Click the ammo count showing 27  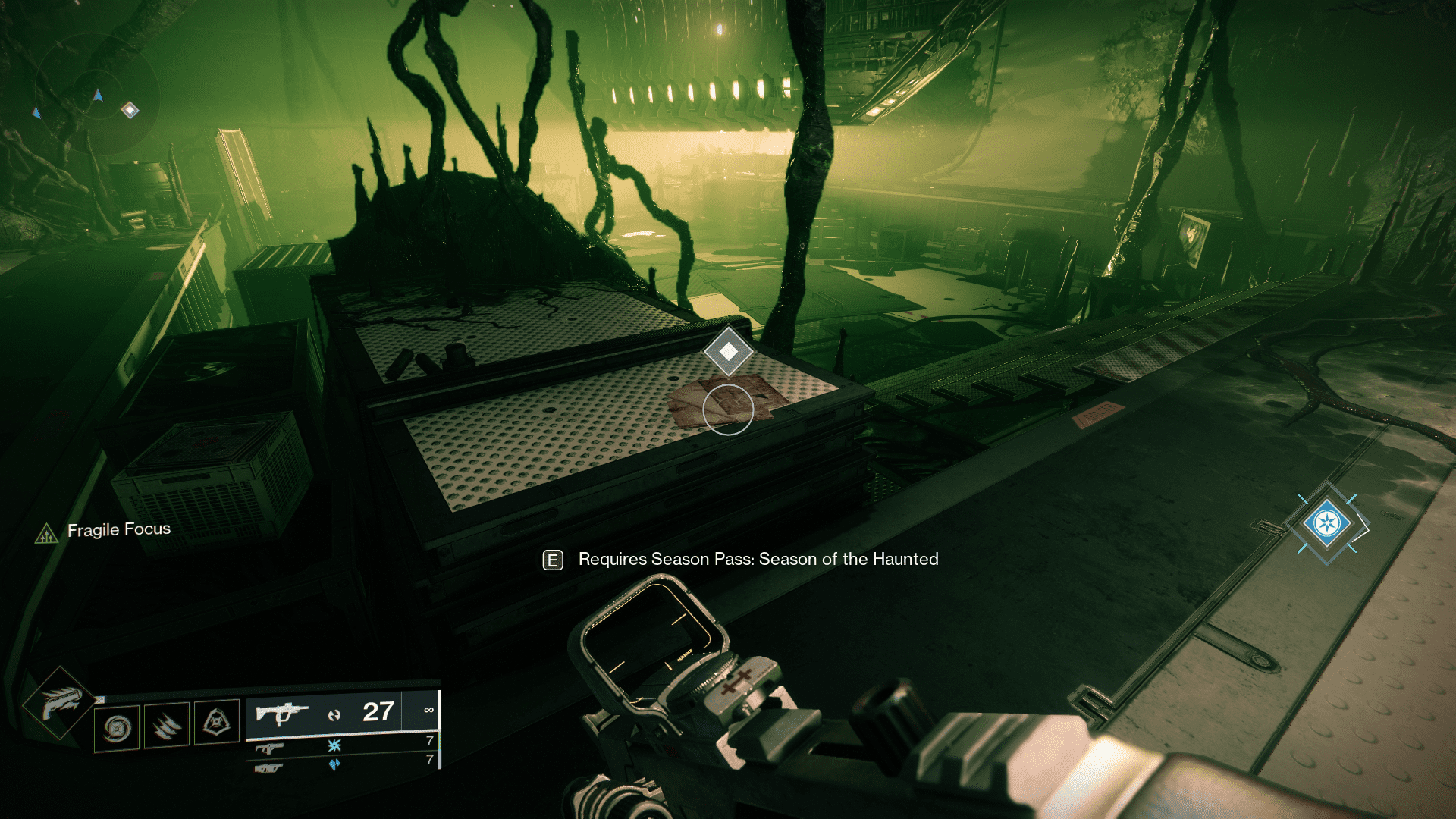pos(377,711)
